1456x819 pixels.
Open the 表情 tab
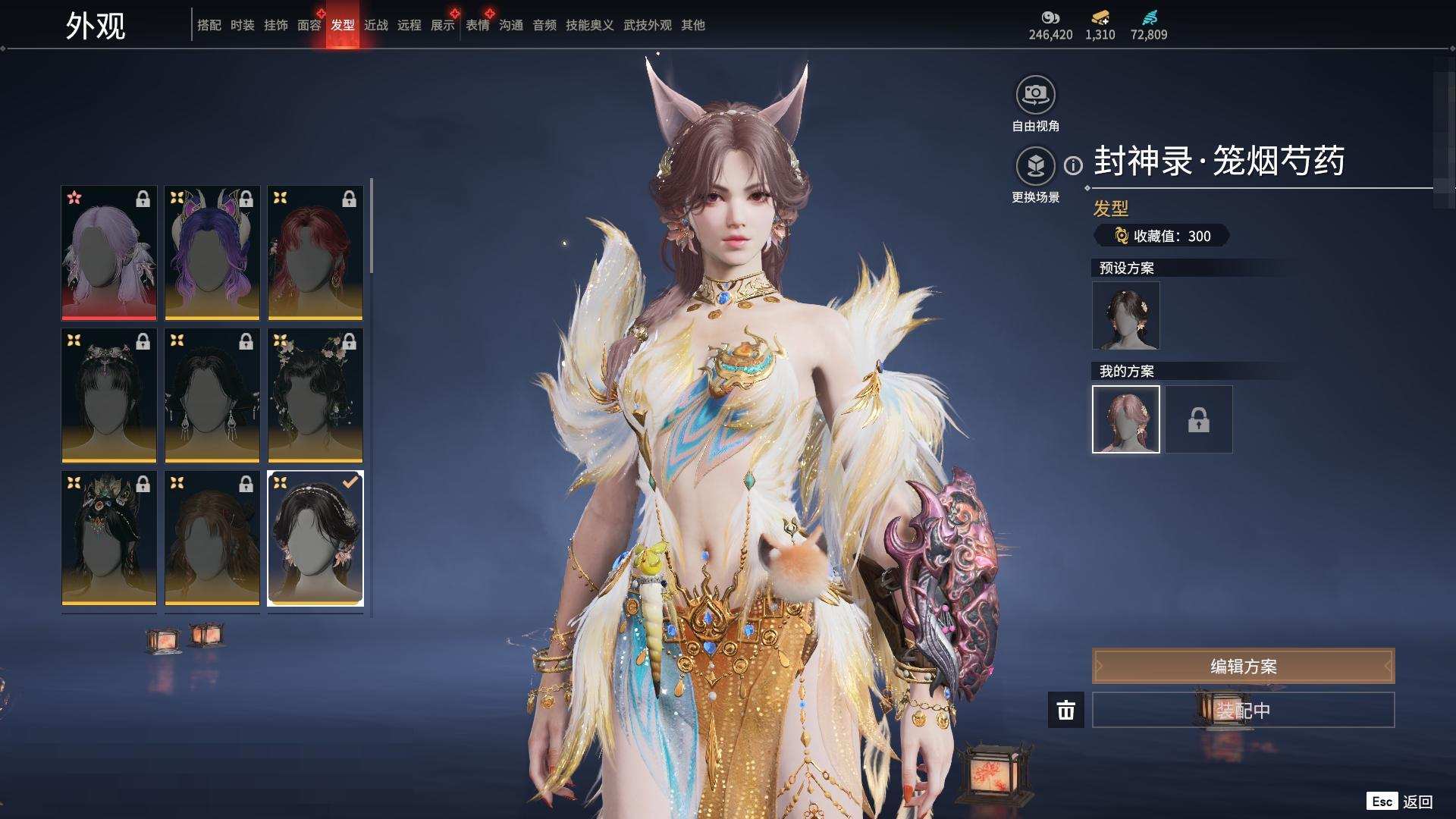coord(477,25)
